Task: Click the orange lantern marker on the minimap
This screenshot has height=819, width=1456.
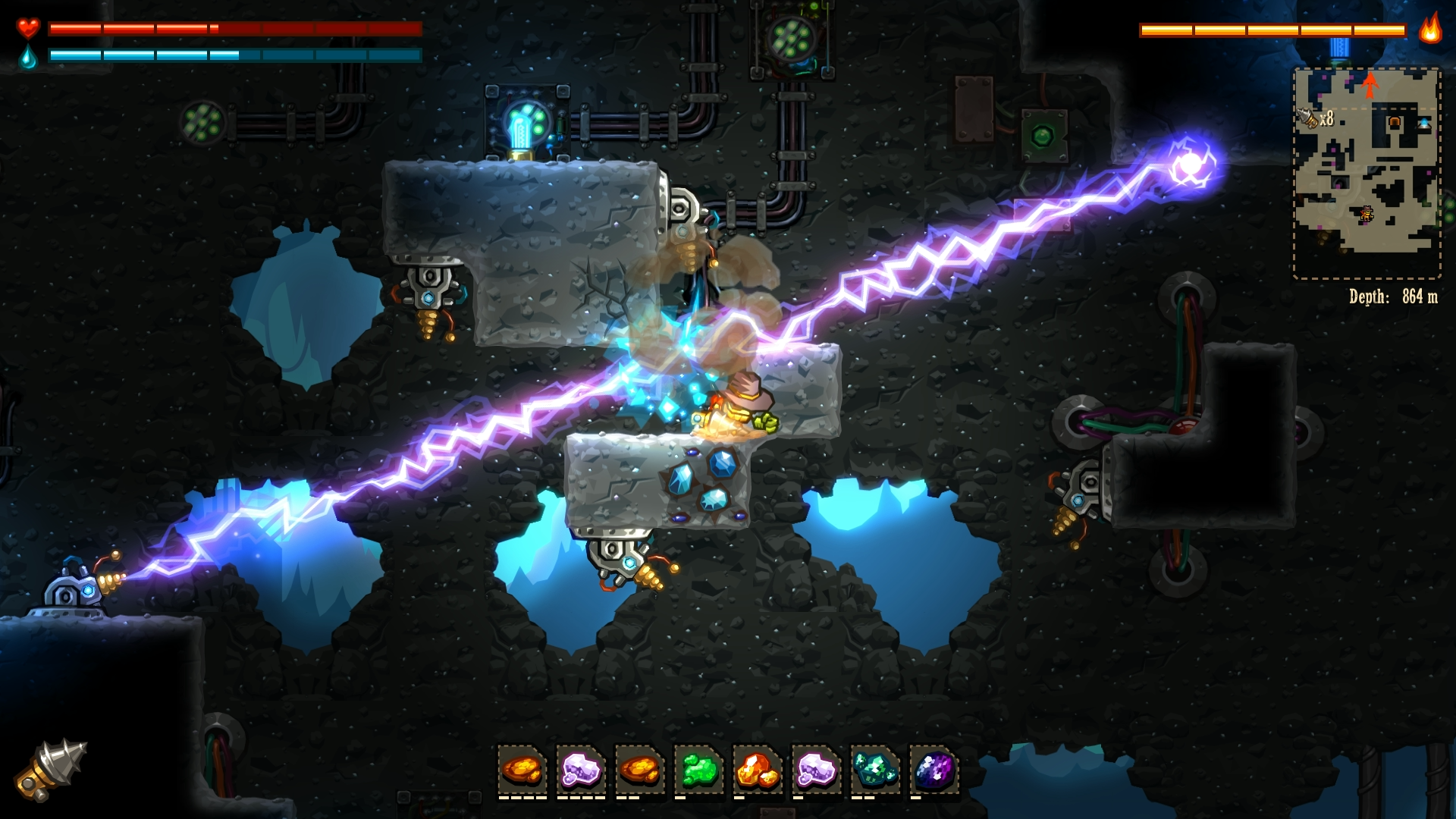Action: (1394, 121)
